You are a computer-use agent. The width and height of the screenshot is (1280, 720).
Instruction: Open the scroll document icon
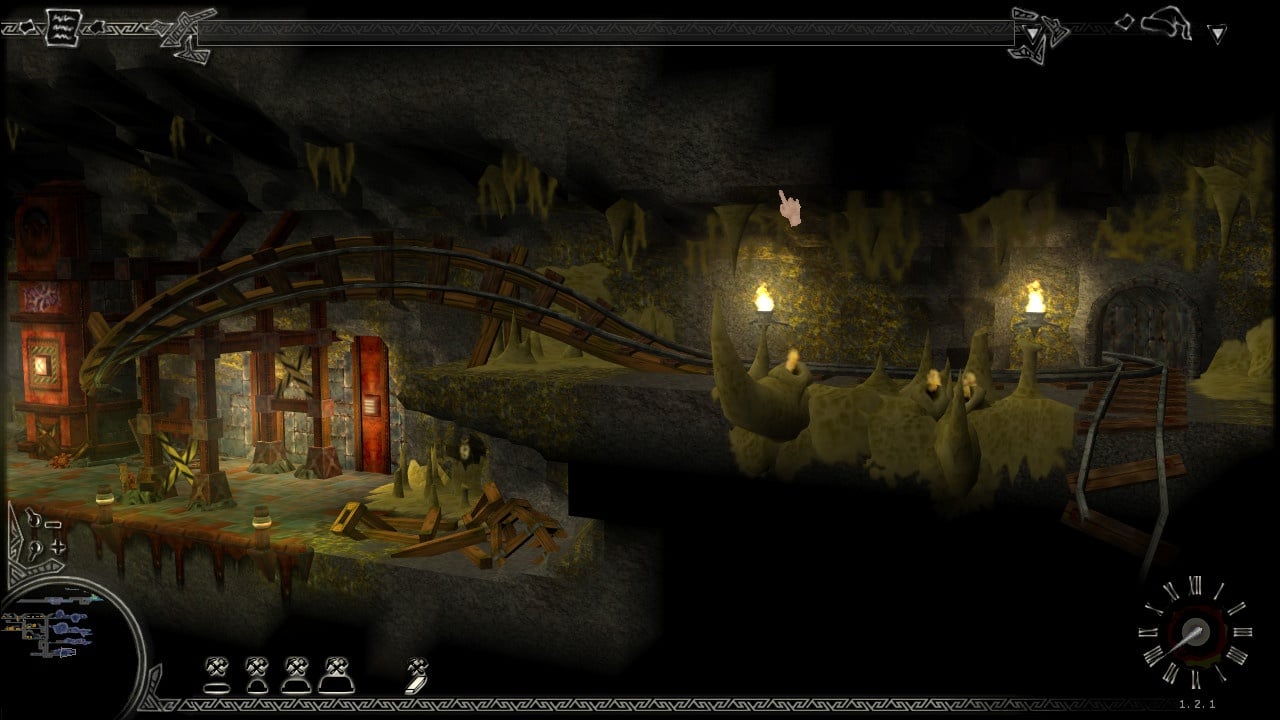[62, 26]
